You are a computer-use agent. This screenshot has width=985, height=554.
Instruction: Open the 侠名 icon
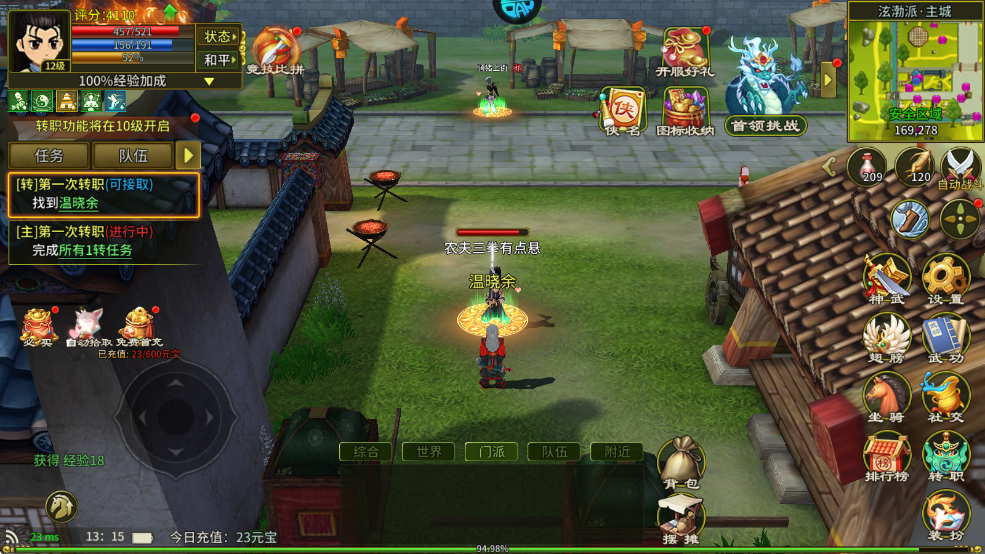click(622, 110)
